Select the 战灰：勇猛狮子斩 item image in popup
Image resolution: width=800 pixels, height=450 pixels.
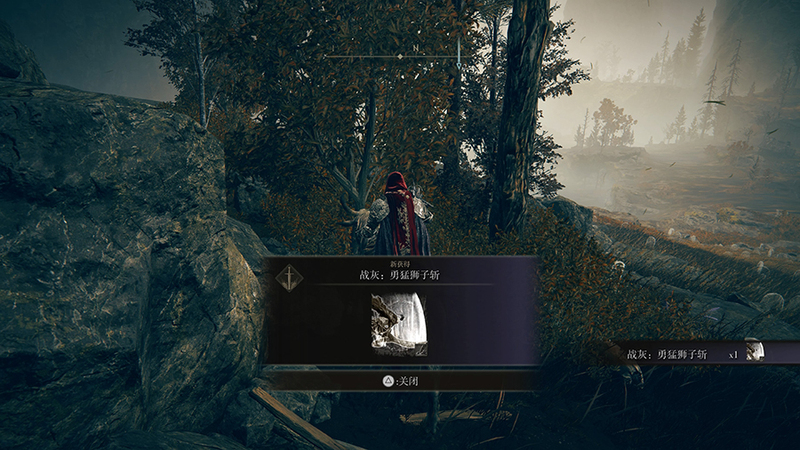[399, 325]
